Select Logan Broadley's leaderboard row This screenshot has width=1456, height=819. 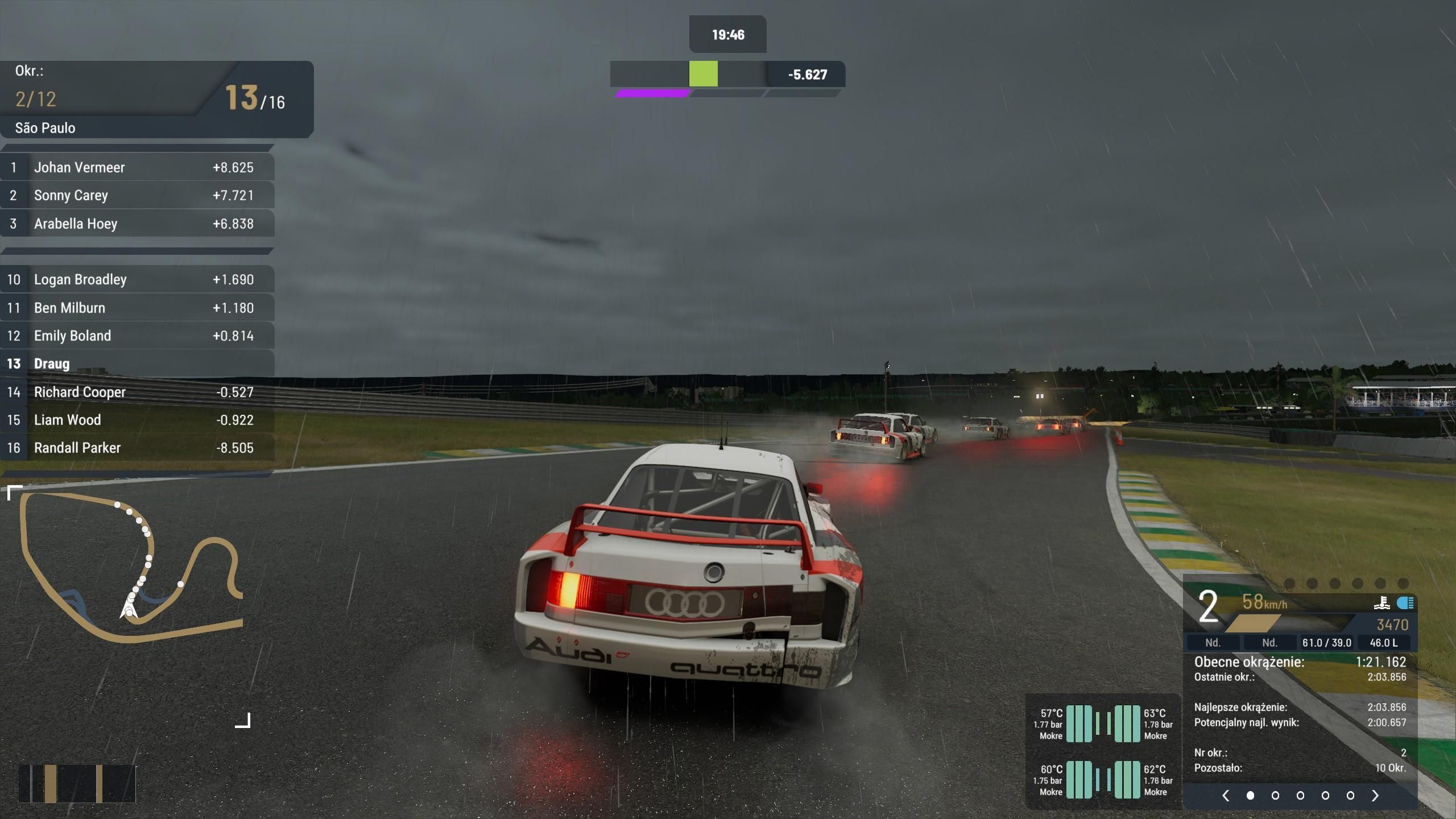(x=136, y=279)
